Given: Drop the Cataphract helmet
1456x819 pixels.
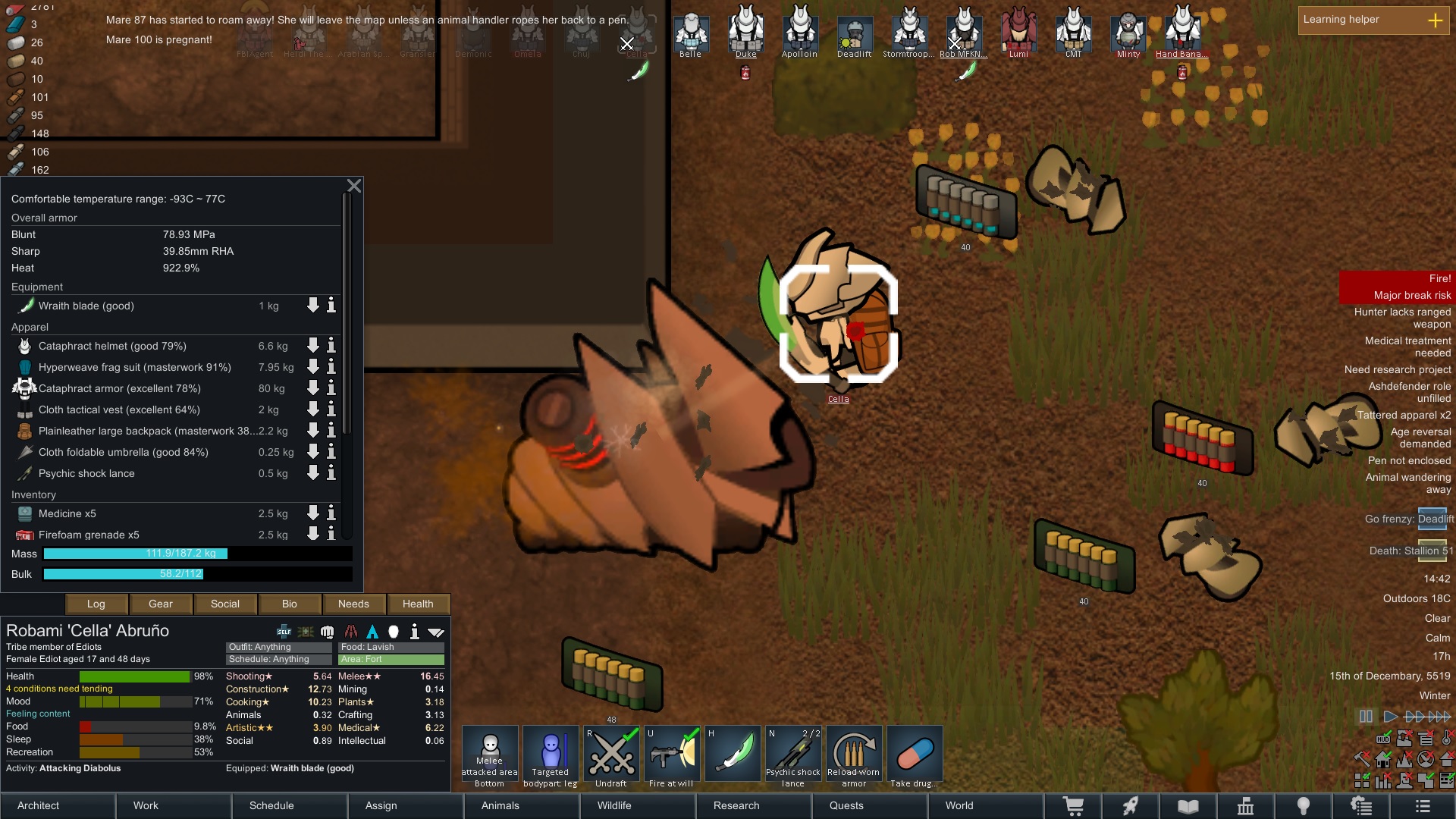Looking at the screenshot, I should tap(312, 346).
